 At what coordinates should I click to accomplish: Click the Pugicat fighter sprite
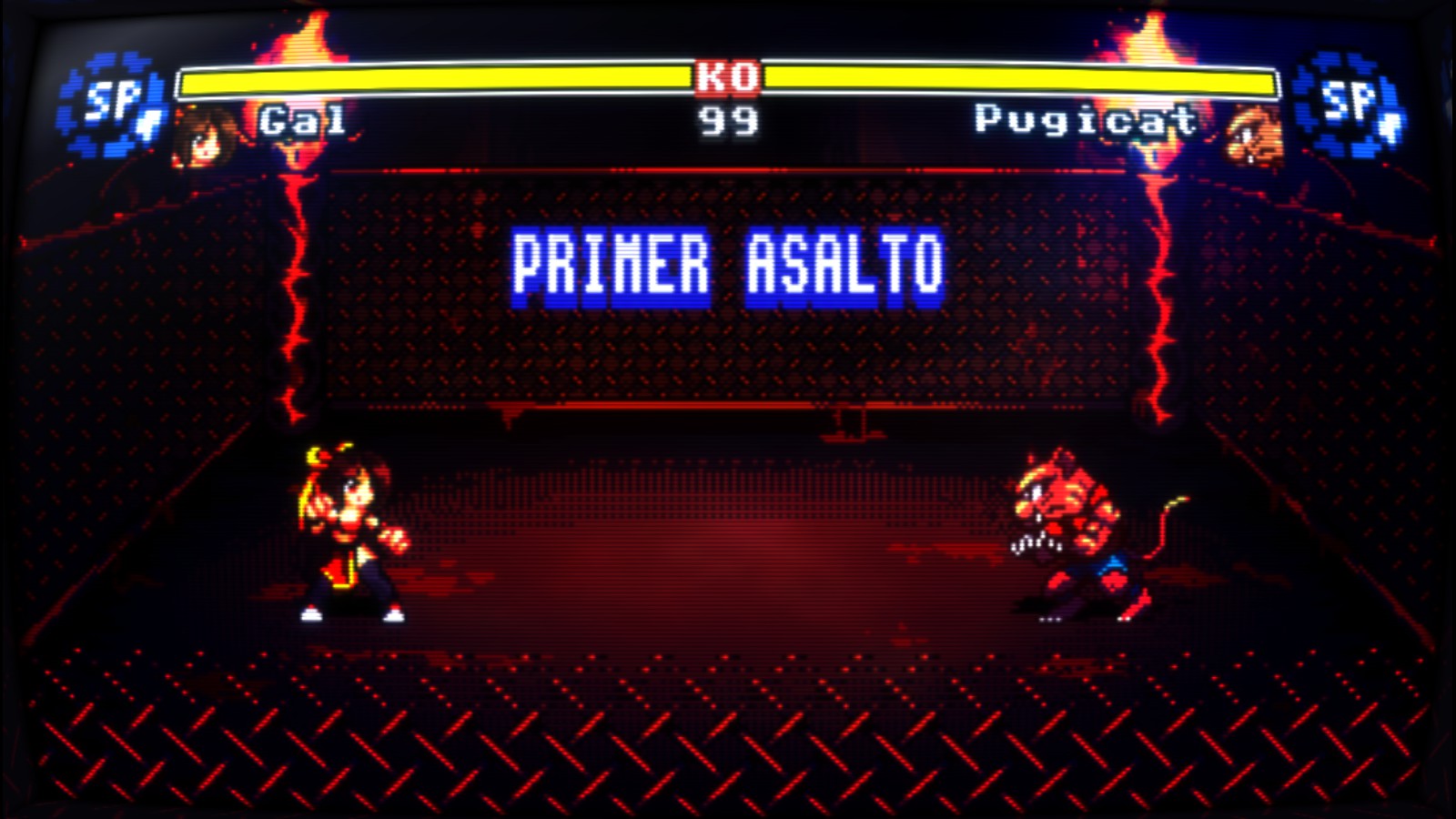[x=1074, y=528]
